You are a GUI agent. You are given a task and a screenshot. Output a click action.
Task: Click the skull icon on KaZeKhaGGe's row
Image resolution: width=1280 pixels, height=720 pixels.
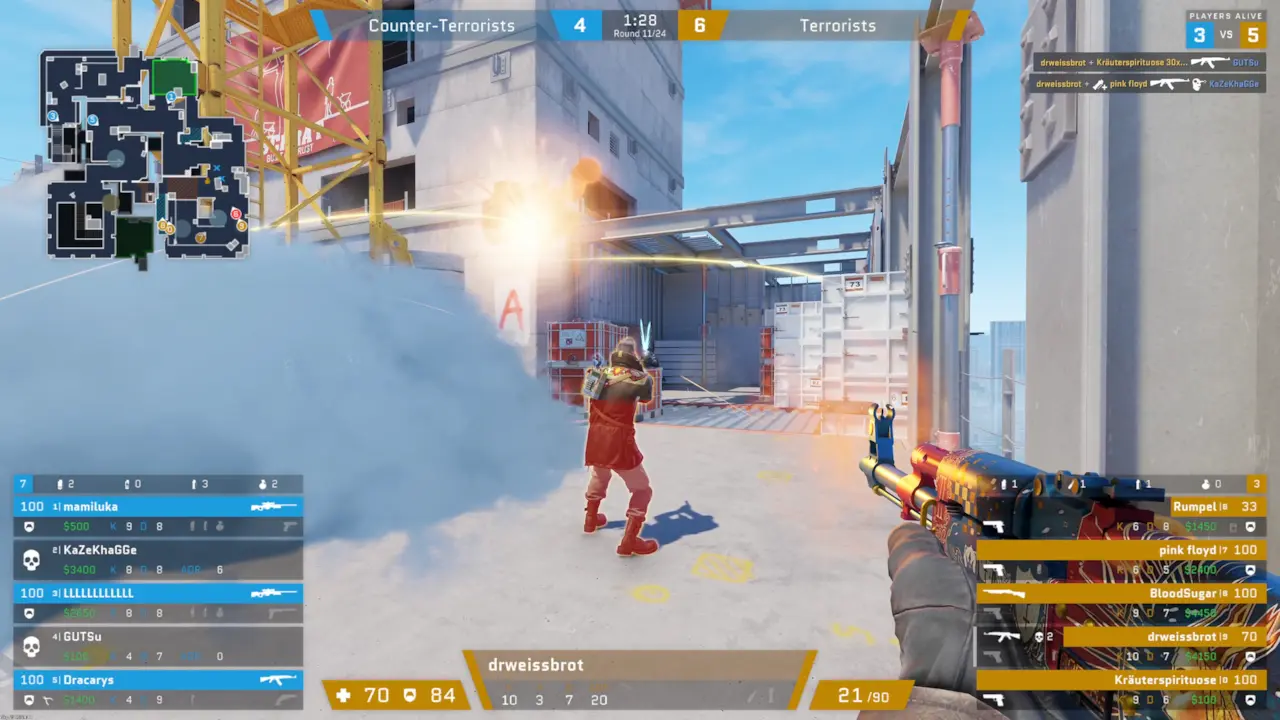(32, 558)
